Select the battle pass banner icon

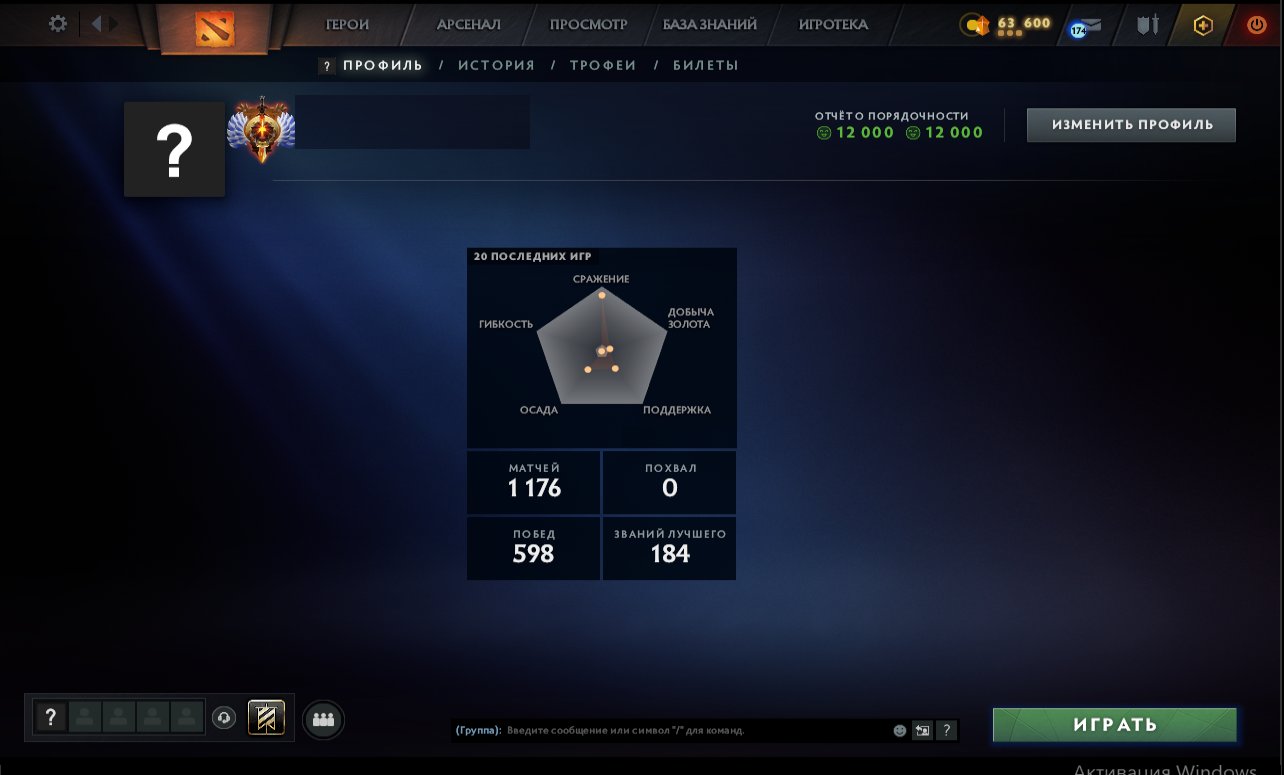pos(266,716)
